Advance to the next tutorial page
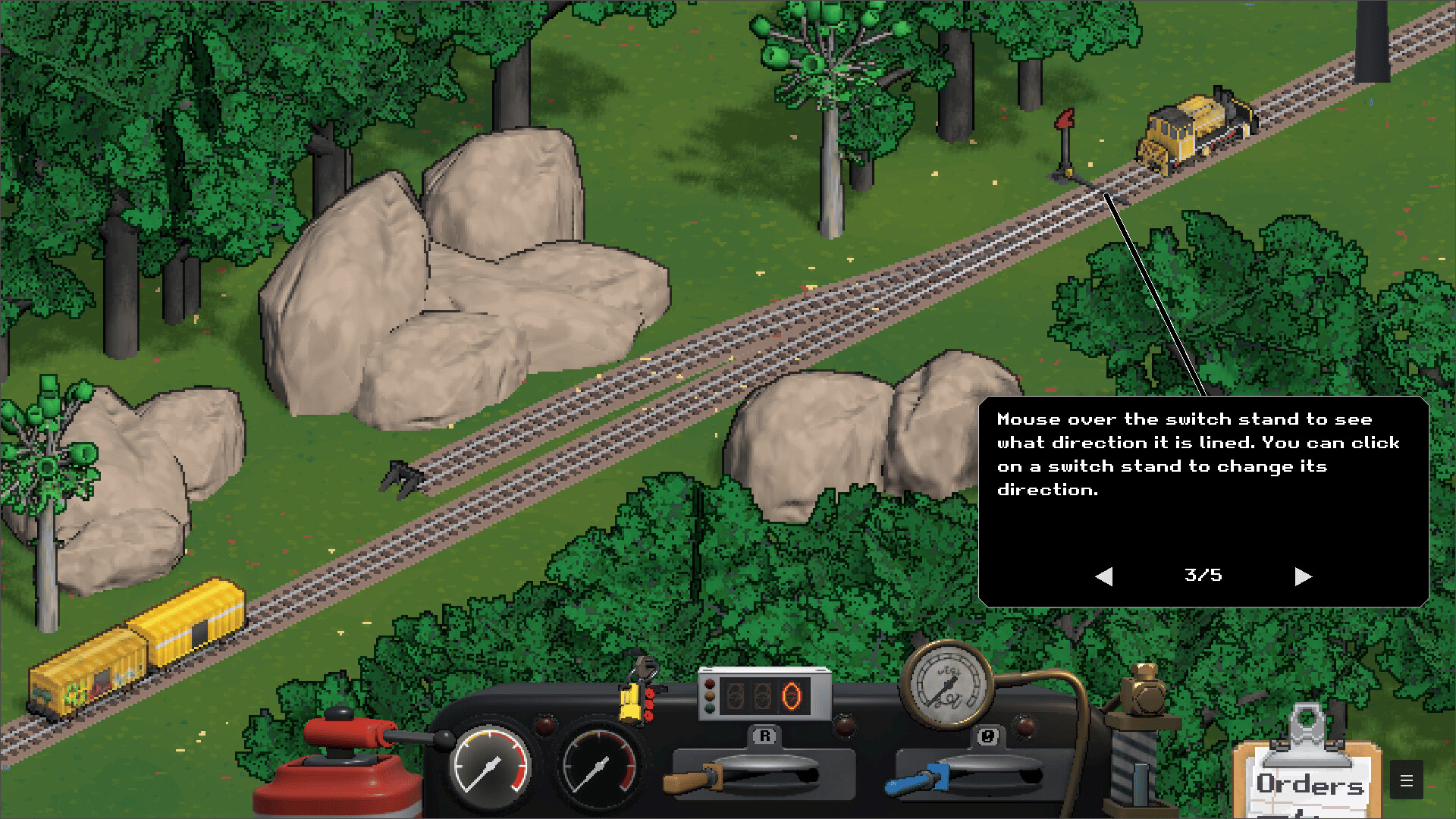 (x=1303, y=576)
